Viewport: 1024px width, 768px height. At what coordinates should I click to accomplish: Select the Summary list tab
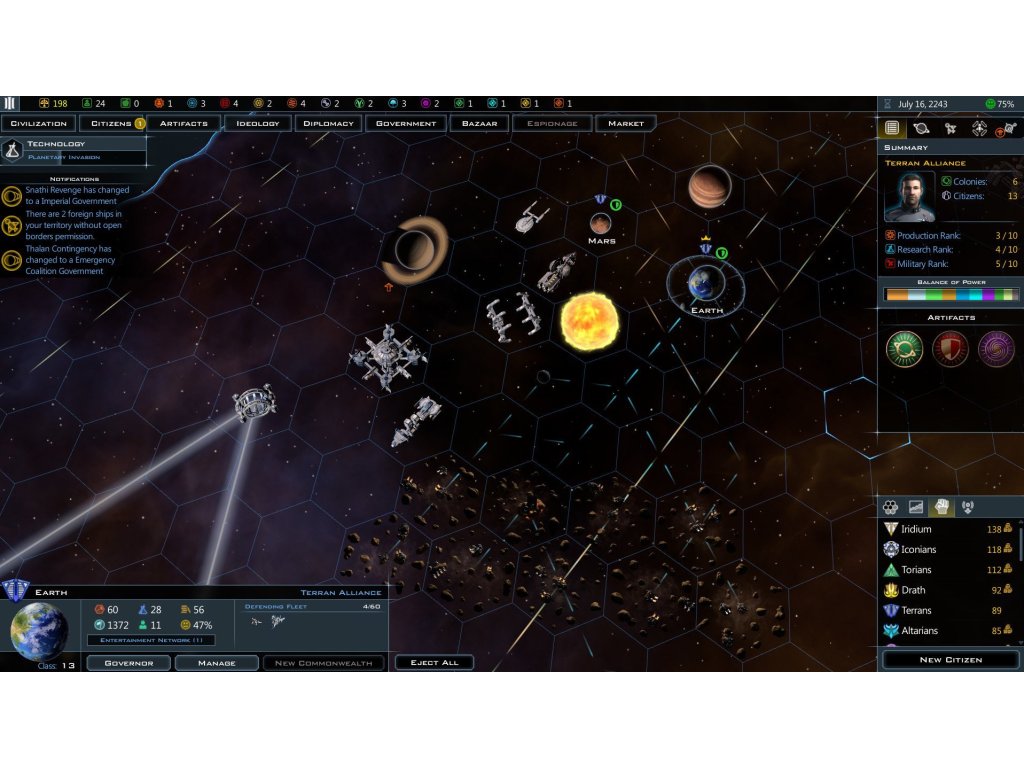pyautogui.click(x=892, y=128)
